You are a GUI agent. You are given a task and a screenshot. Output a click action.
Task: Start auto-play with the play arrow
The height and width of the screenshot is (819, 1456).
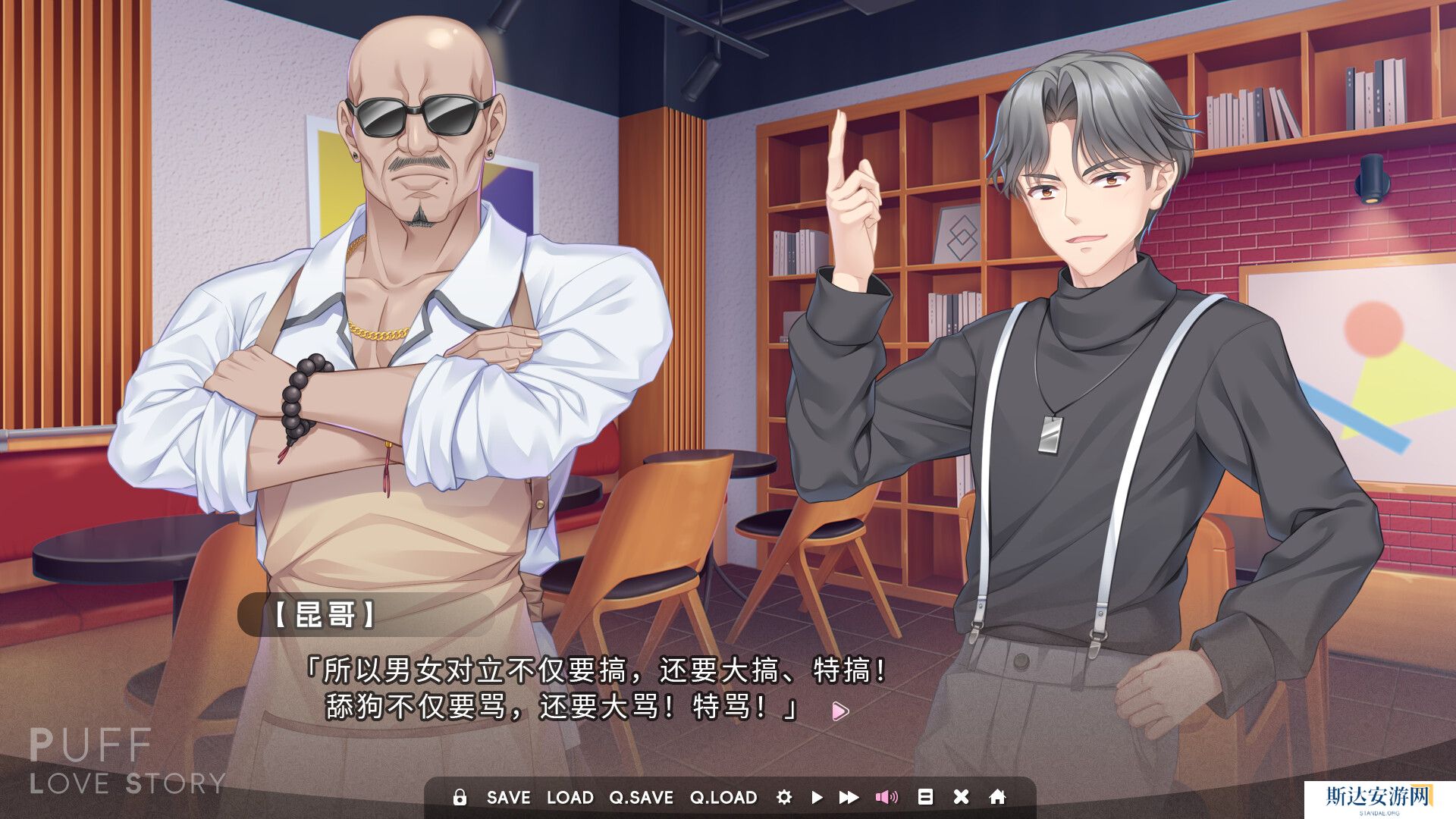click(x=817, y=797)
